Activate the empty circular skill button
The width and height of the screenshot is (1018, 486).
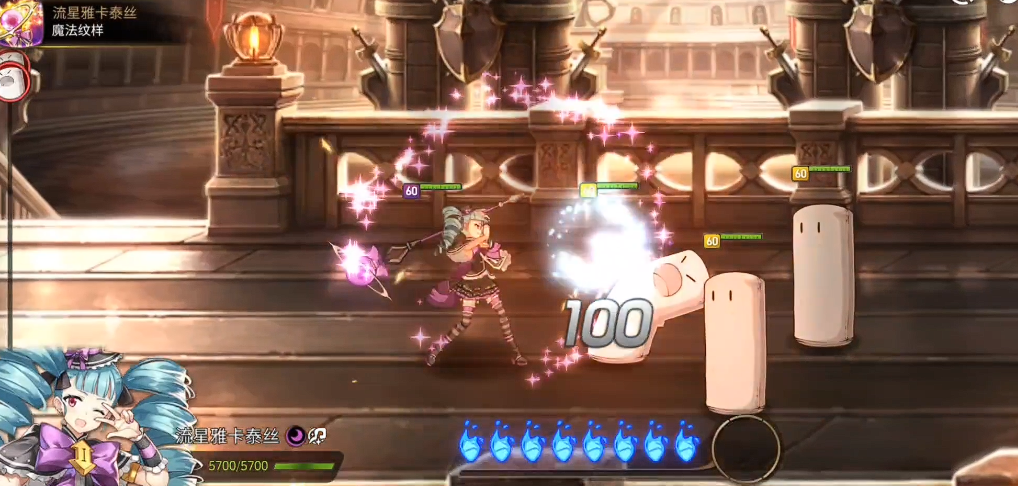click(746, 449)
